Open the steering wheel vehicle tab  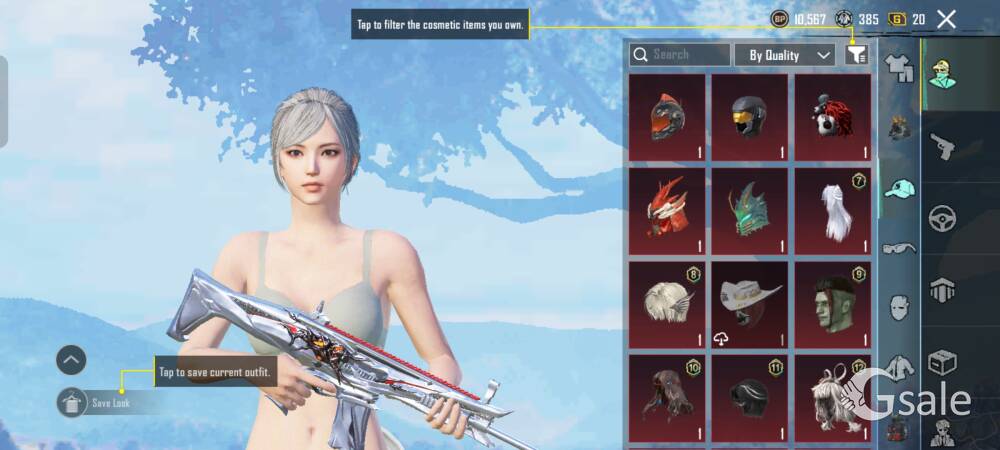click(942, 218)
